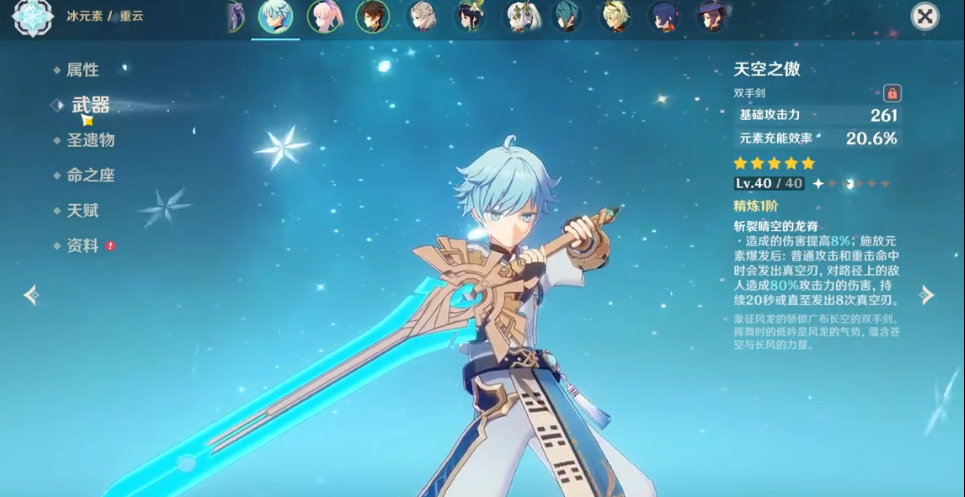The image size is (965, 497).
Task: Select the blond-haired character portrait
Action: (x=615, y=17)
